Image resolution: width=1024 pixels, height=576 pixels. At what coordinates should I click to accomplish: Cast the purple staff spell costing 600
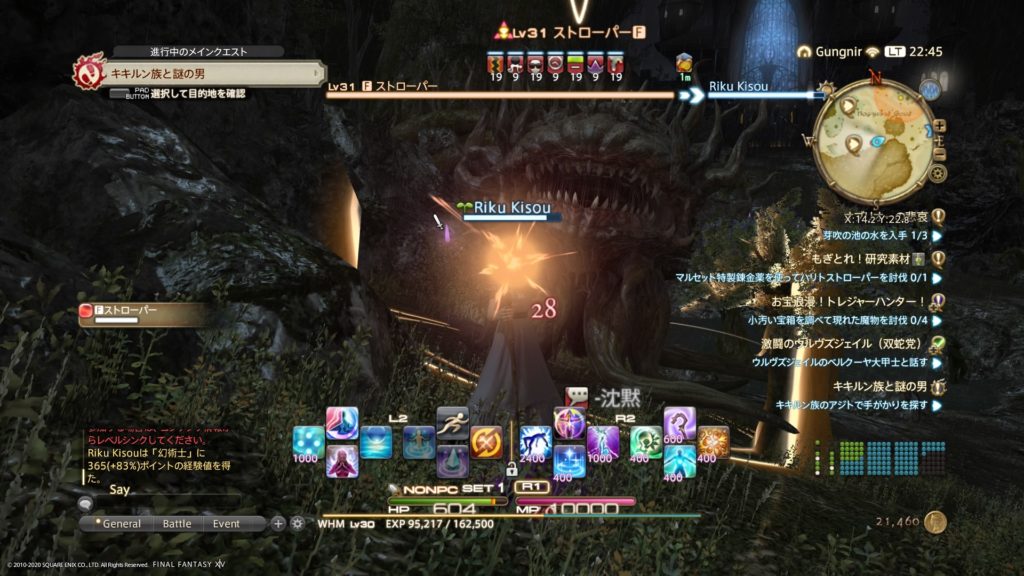[x=680, y=424]
